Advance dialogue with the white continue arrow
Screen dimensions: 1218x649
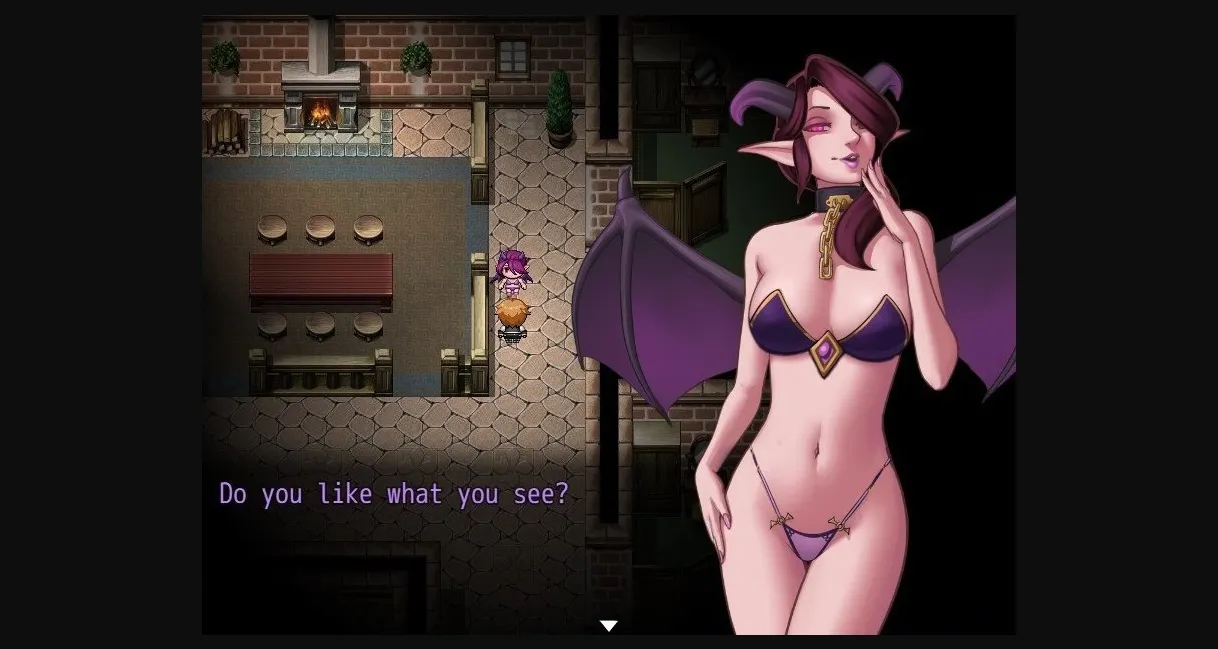coord(608,626)
